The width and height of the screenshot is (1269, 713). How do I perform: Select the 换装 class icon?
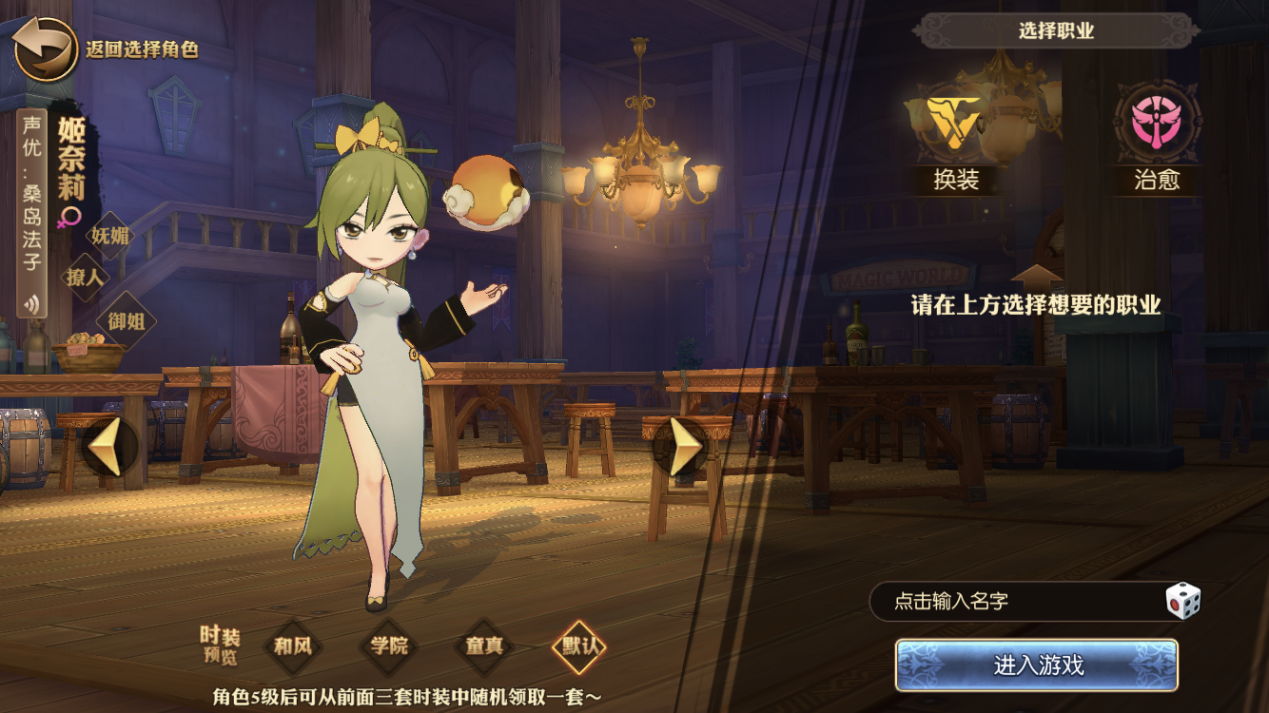955,123
